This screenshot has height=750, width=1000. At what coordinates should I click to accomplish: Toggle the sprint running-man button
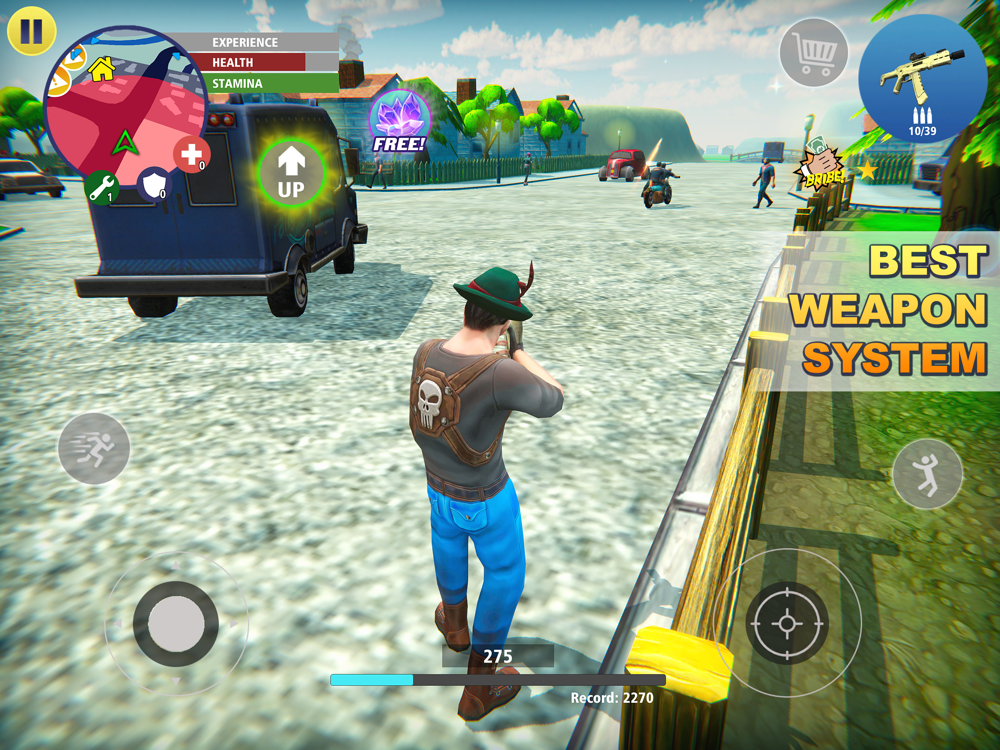point(94,449)
